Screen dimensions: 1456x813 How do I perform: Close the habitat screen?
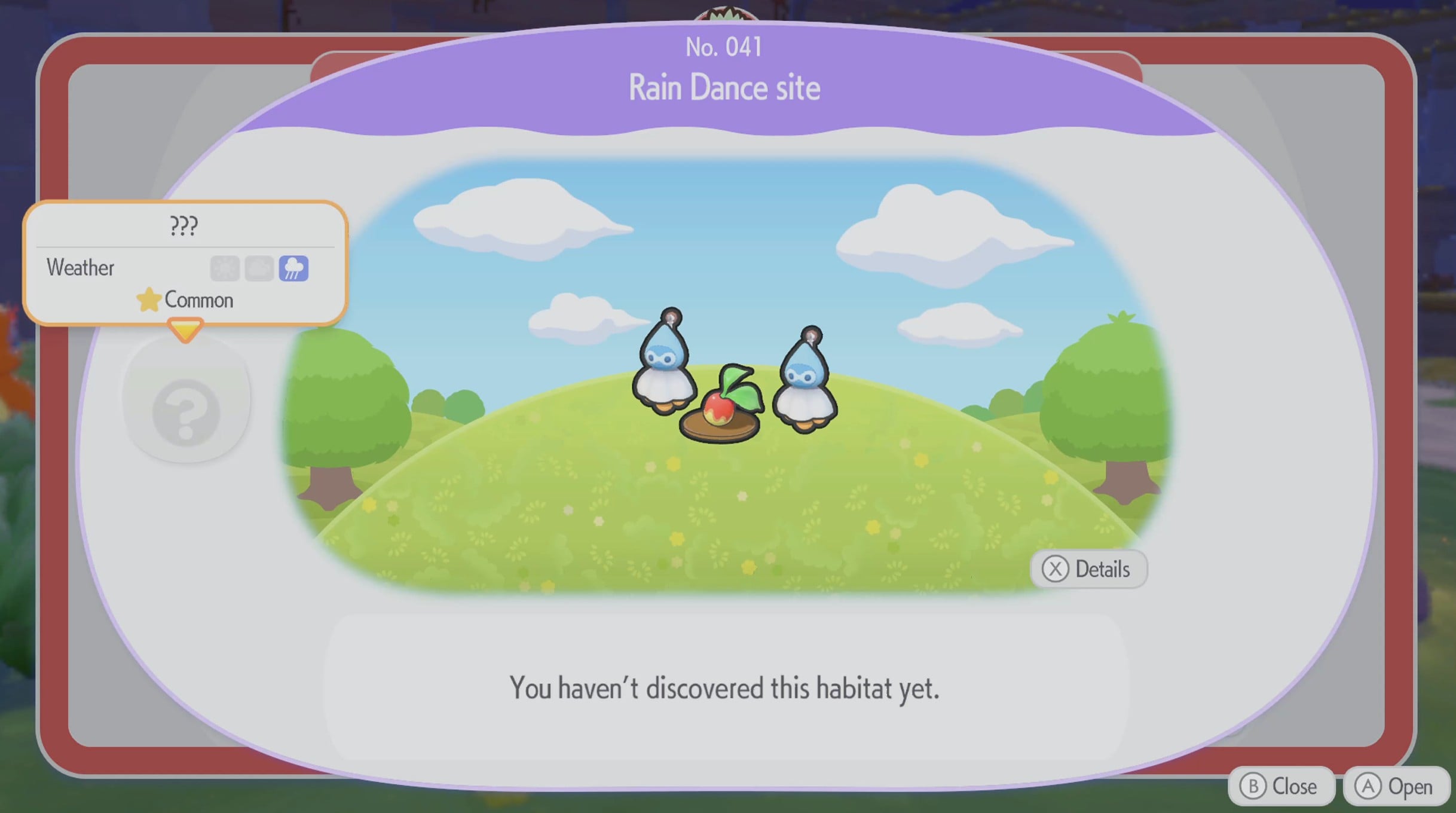1281,786
